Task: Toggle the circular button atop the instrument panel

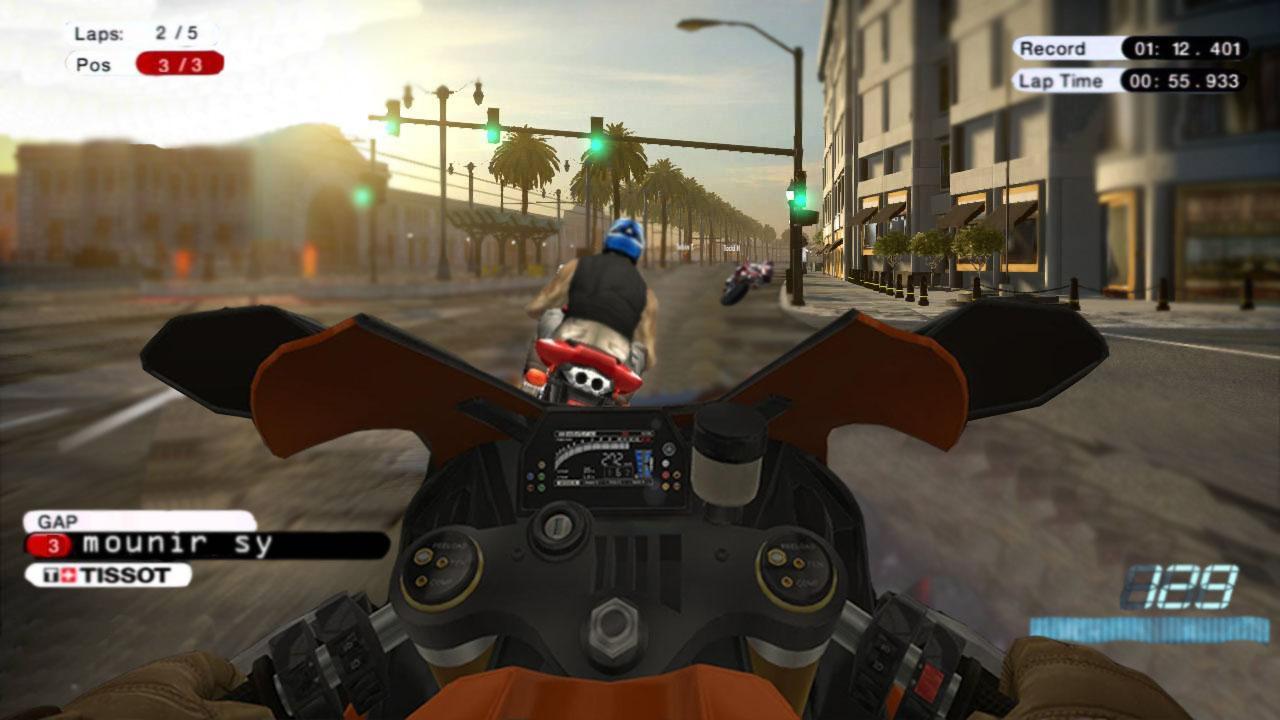Action: pos(669,446)
